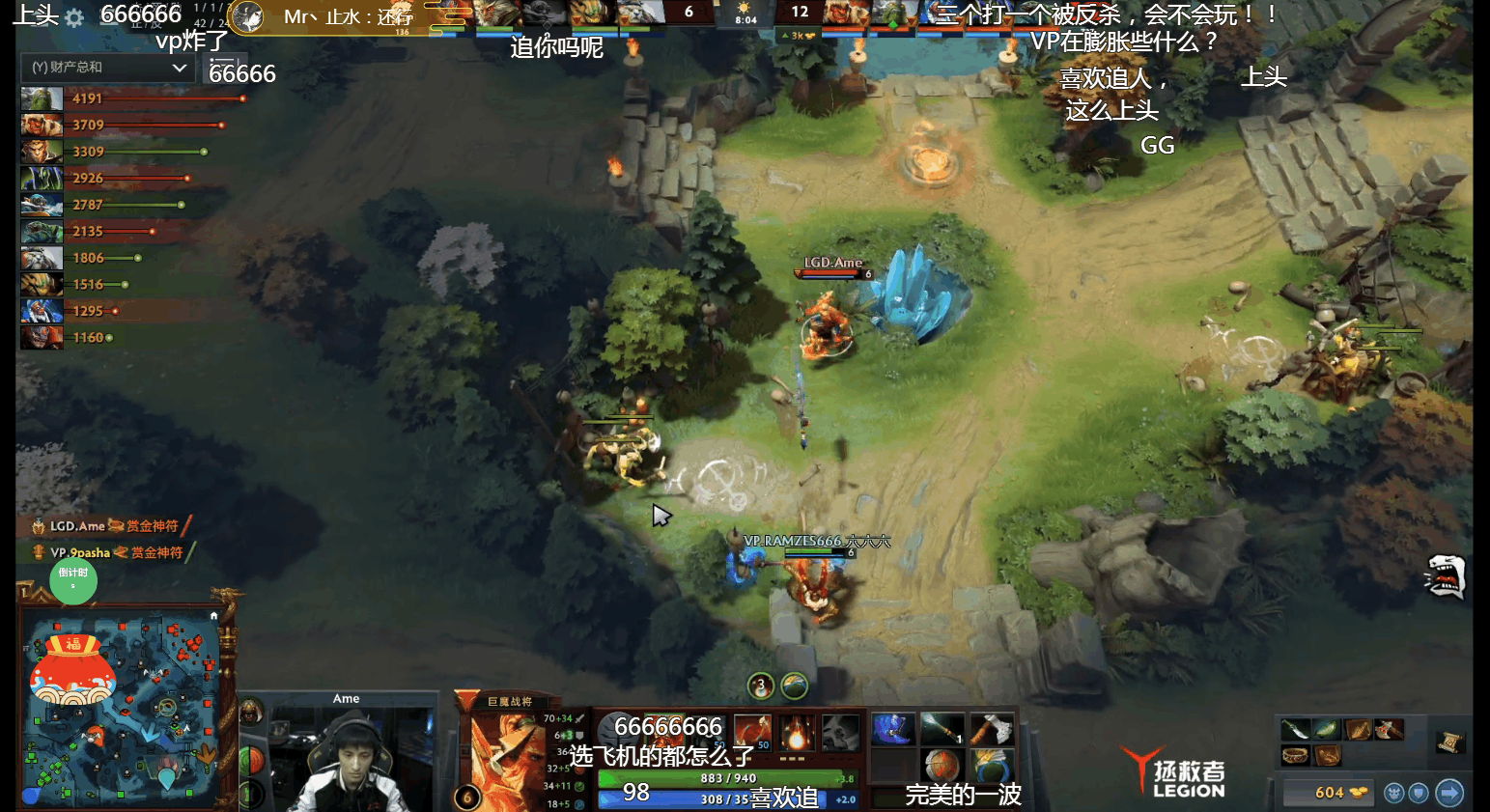The image size is (1490, 812).
Task: Select the blue scythe item slot
Action: click(x=892, y=729)
